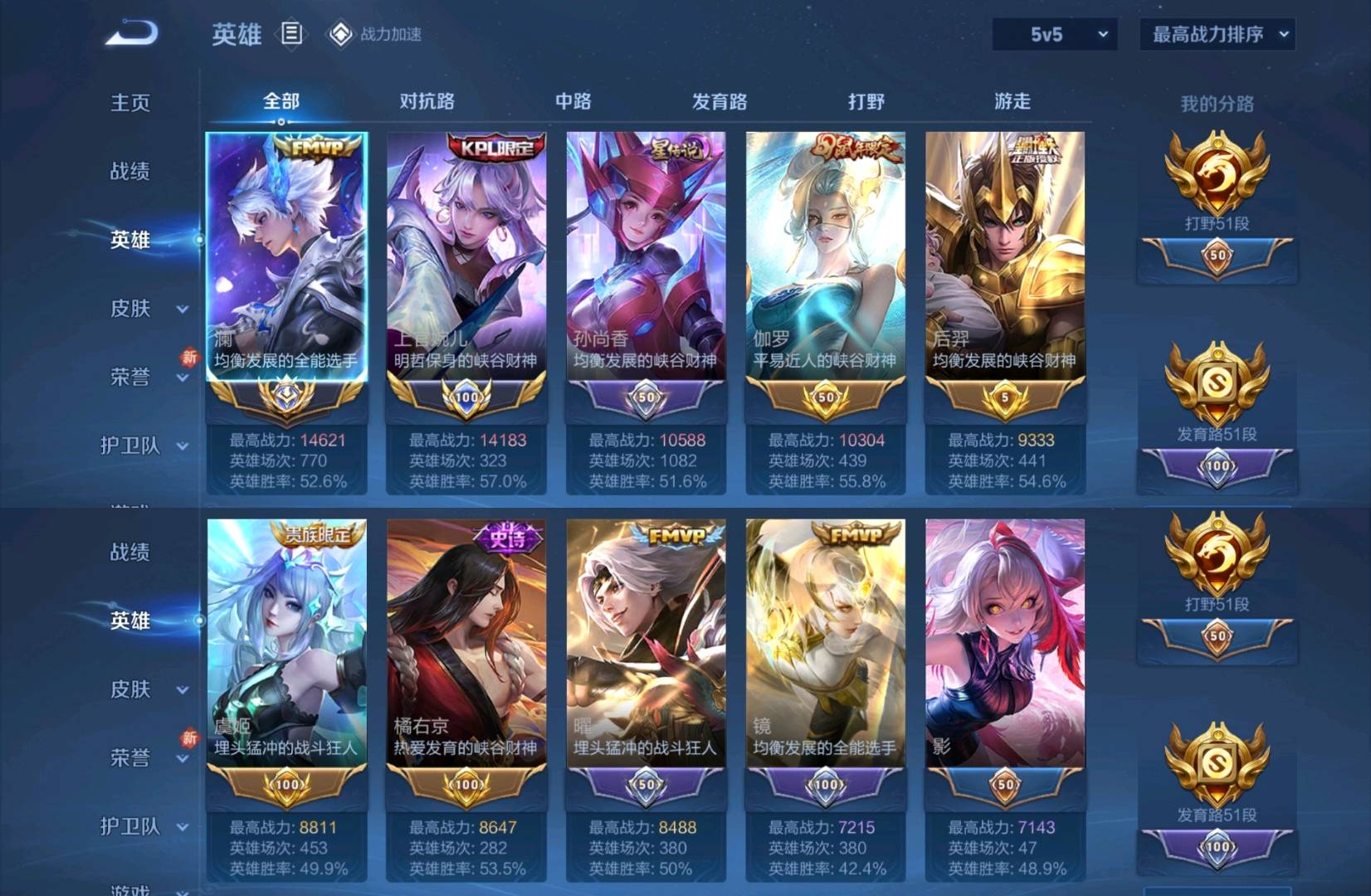
Task: Click the 战力加速 diamond boost icon
Action: pos(339,34)
